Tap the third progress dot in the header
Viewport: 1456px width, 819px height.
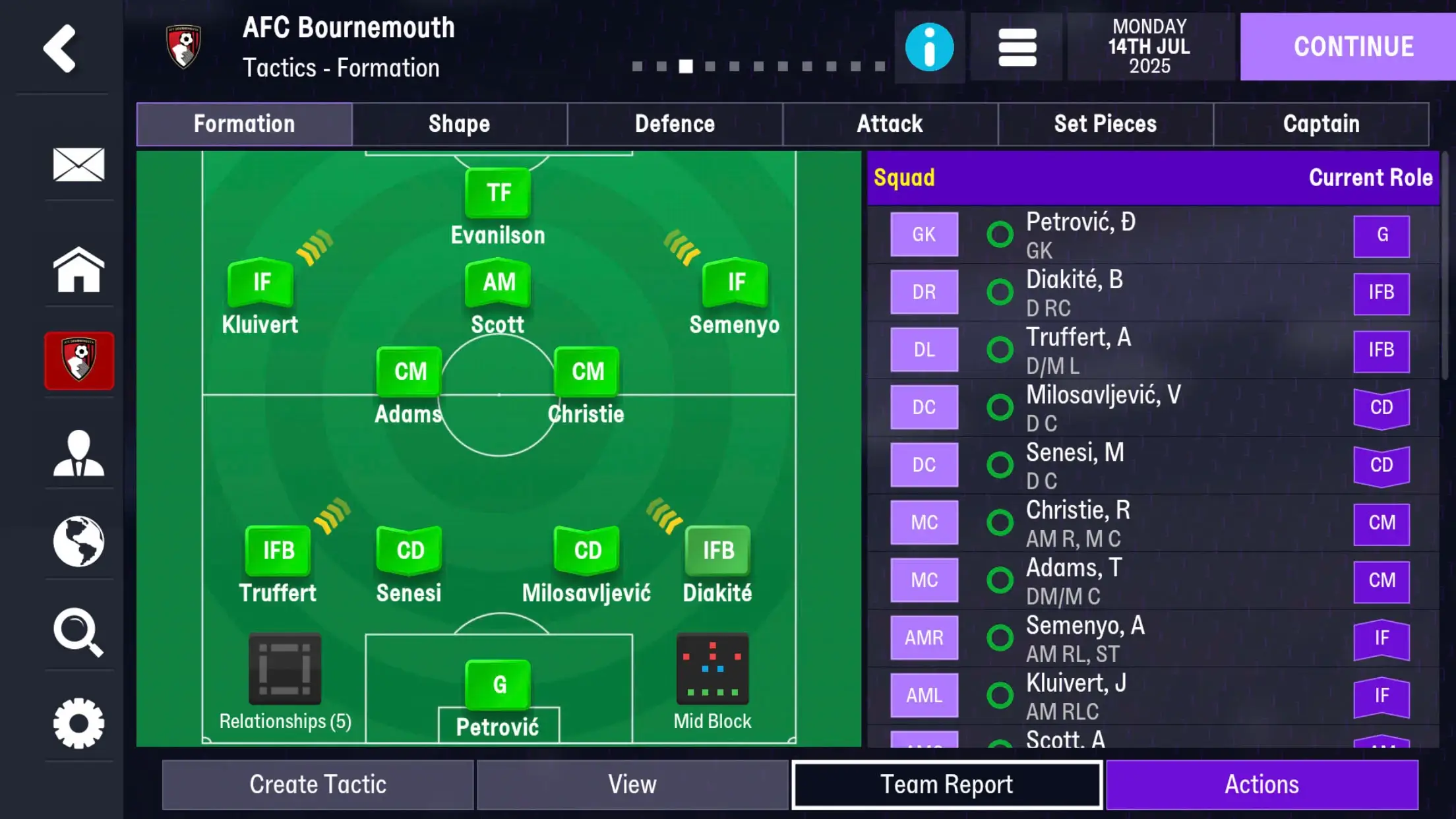click(x=686, y=66)
